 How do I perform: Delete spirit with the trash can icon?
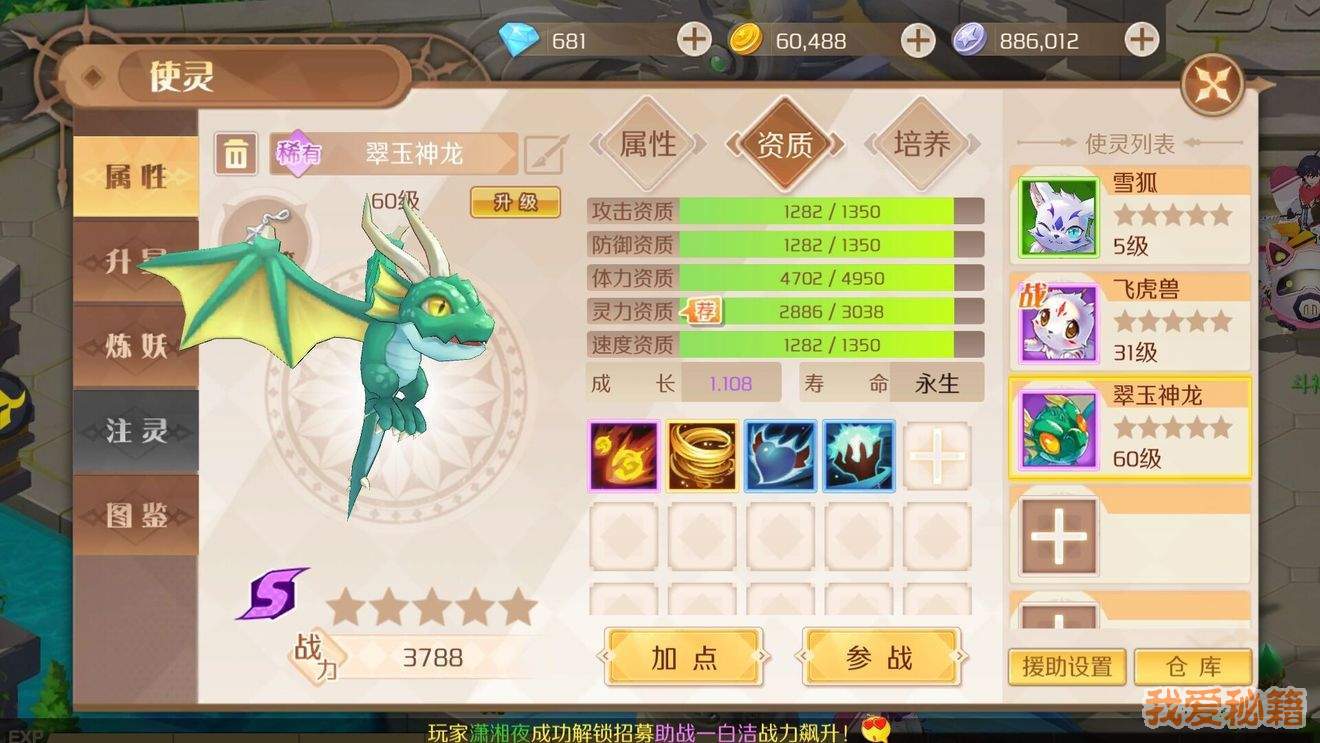click(236, 154)
